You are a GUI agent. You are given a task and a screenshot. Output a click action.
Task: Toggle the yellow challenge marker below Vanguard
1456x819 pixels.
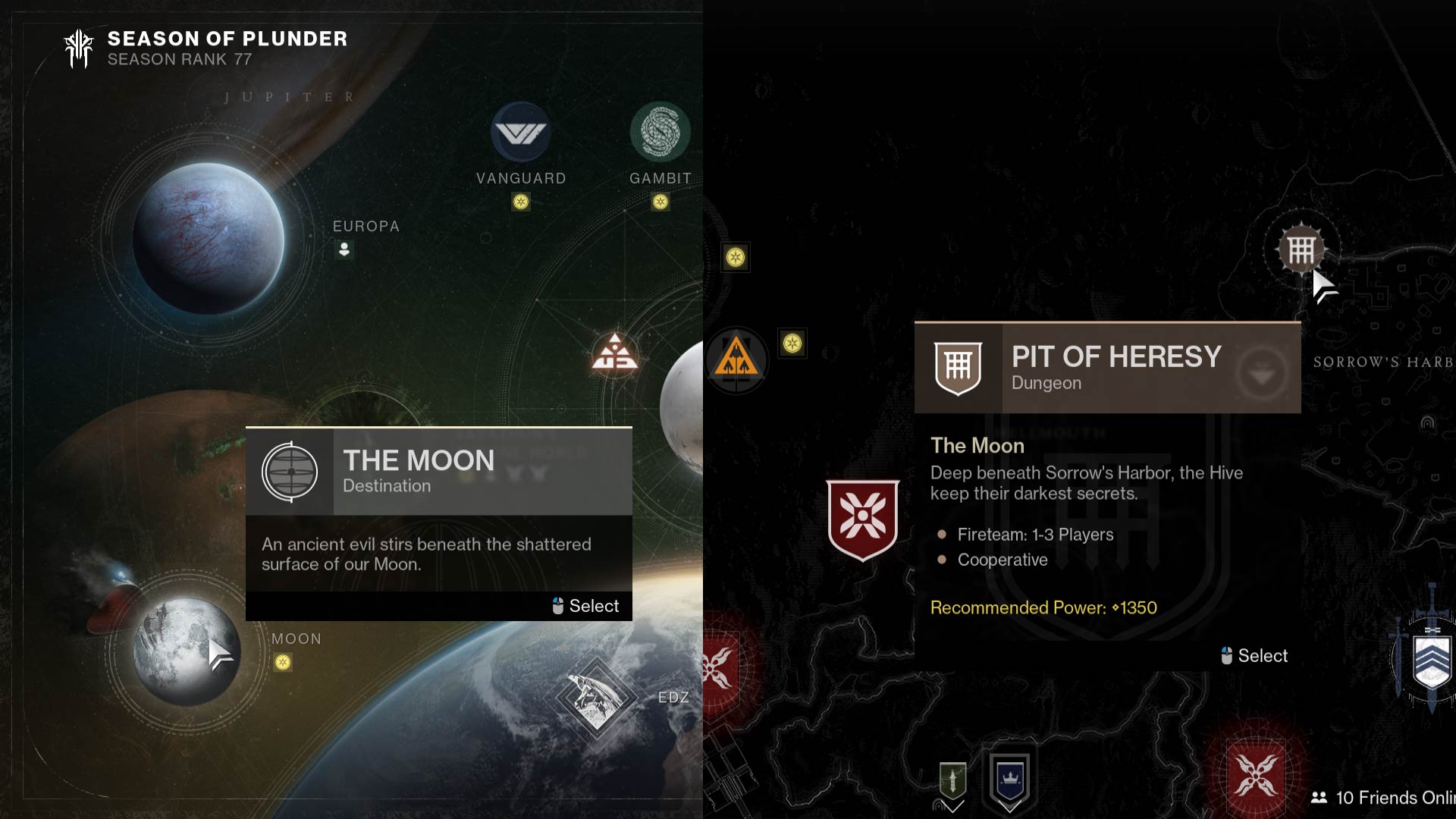click(x=520, y=202)
